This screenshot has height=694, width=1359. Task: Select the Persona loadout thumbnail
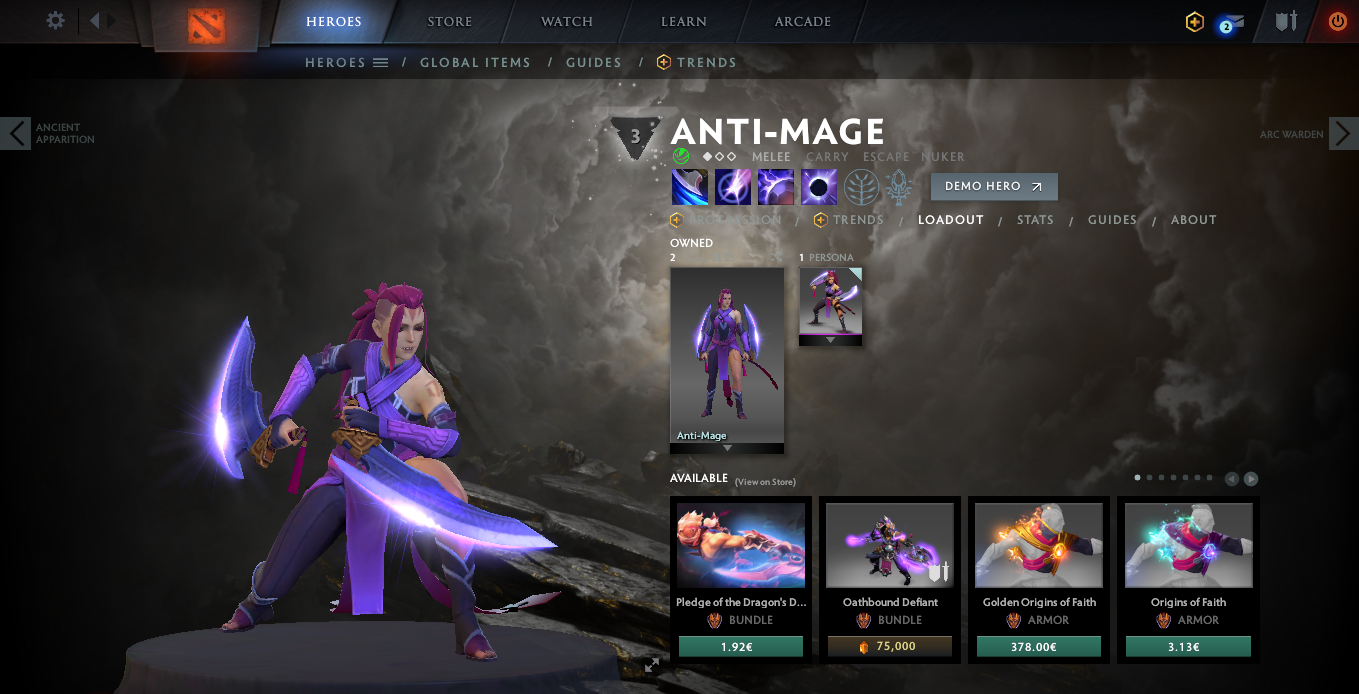click(830, 301)
